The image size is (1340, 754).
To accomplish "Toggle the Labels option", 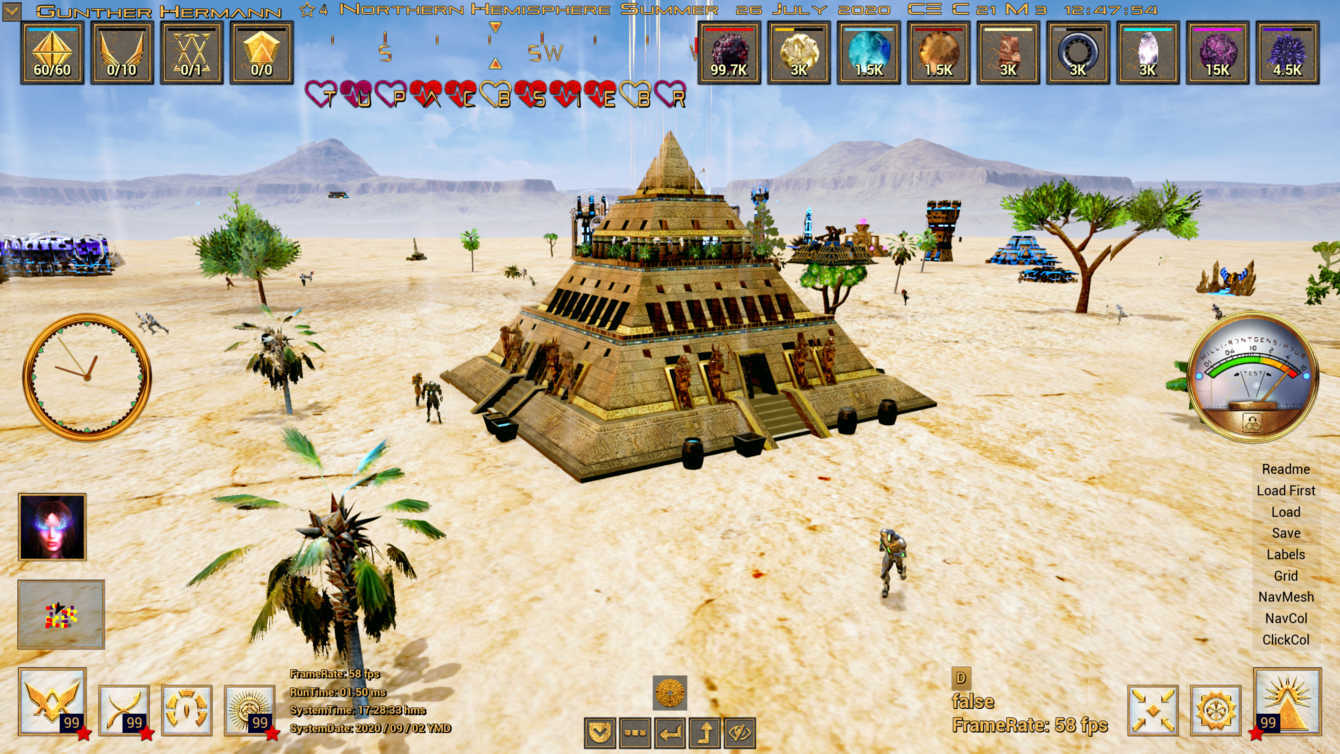I will [1285, 554].
